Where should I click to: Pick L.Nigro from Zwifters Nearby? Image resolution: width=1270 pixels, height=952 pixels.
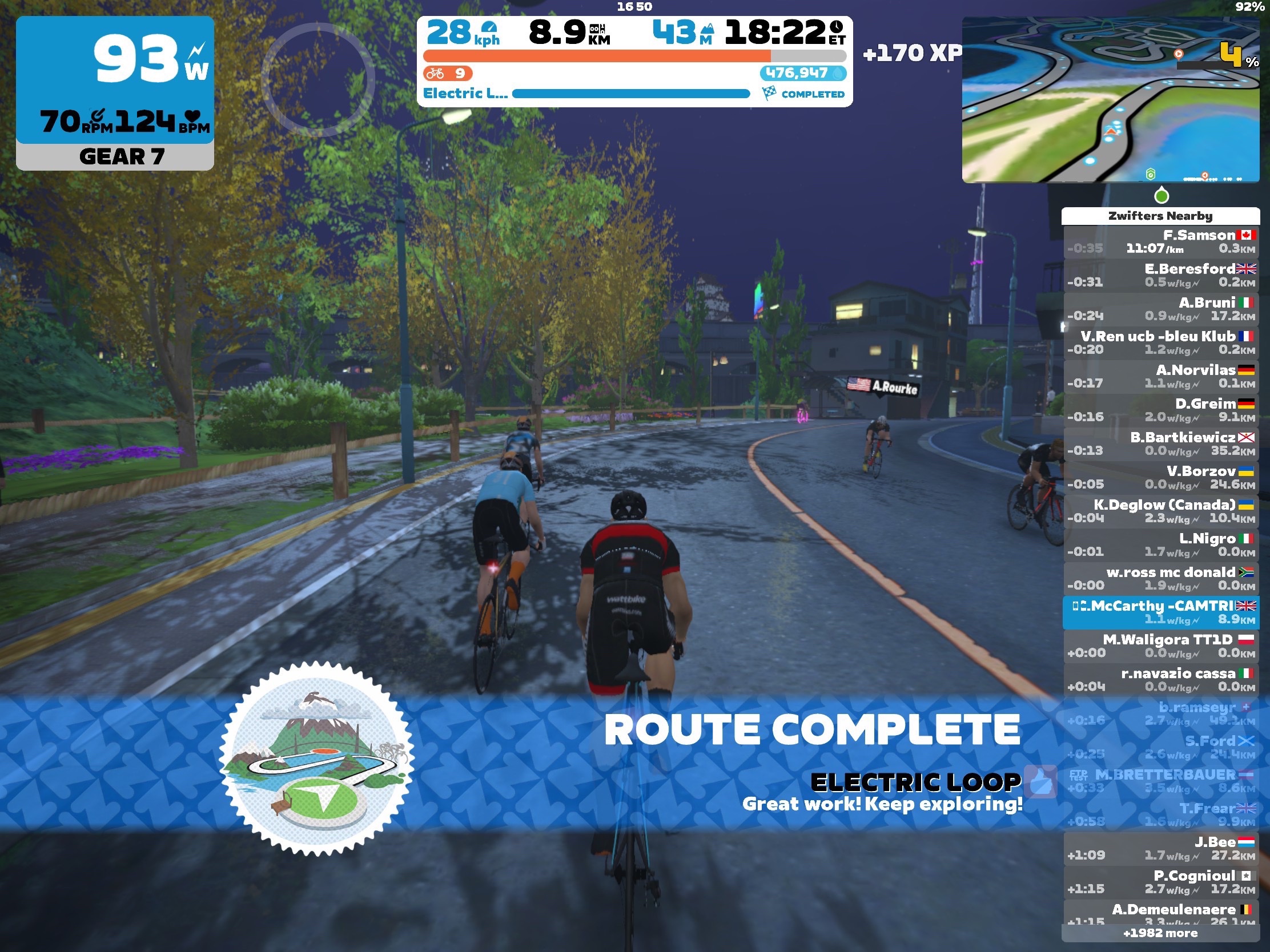point(1160,545)
